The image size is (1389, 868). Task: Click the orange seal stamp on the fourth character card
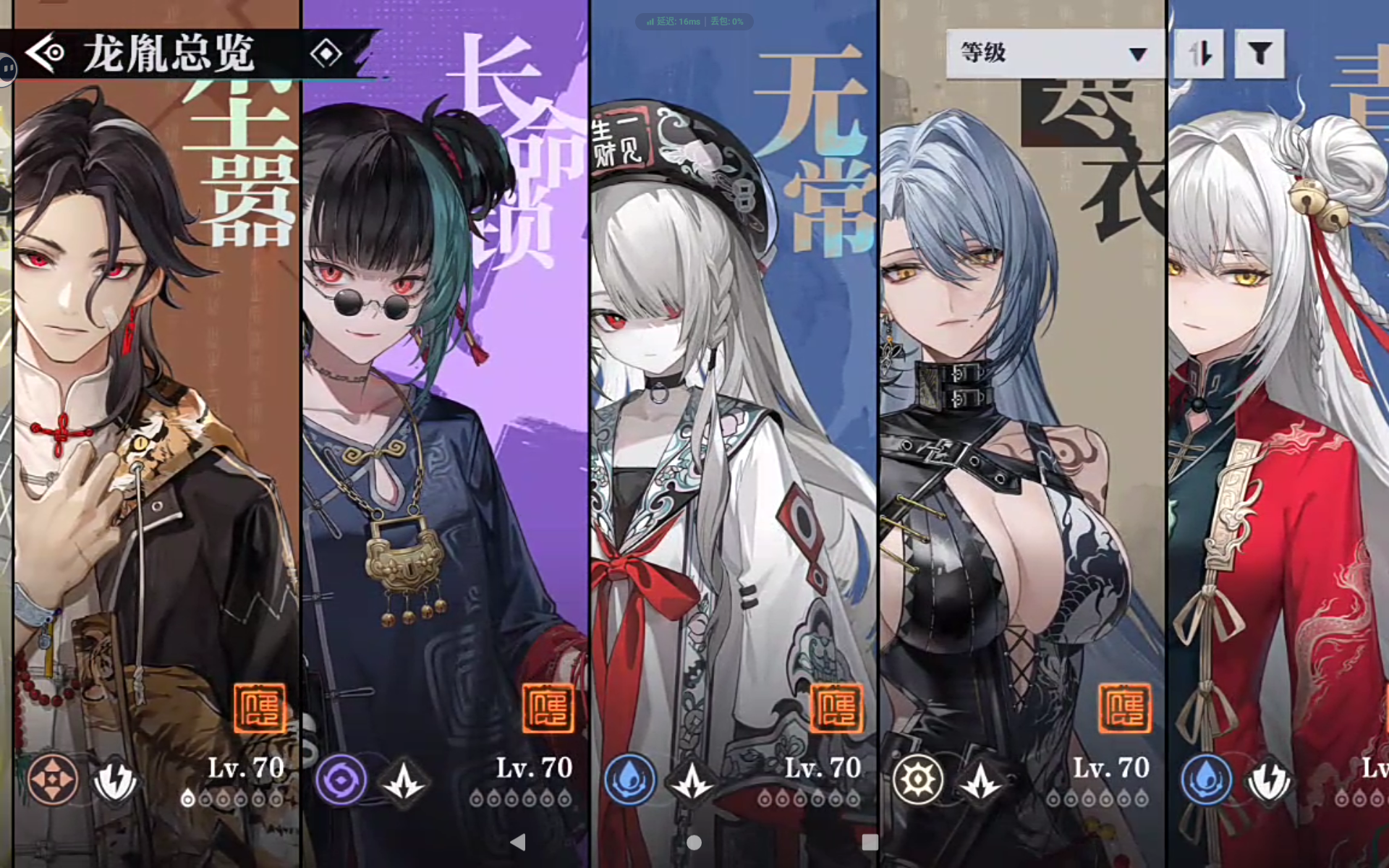pos(1126,709)
